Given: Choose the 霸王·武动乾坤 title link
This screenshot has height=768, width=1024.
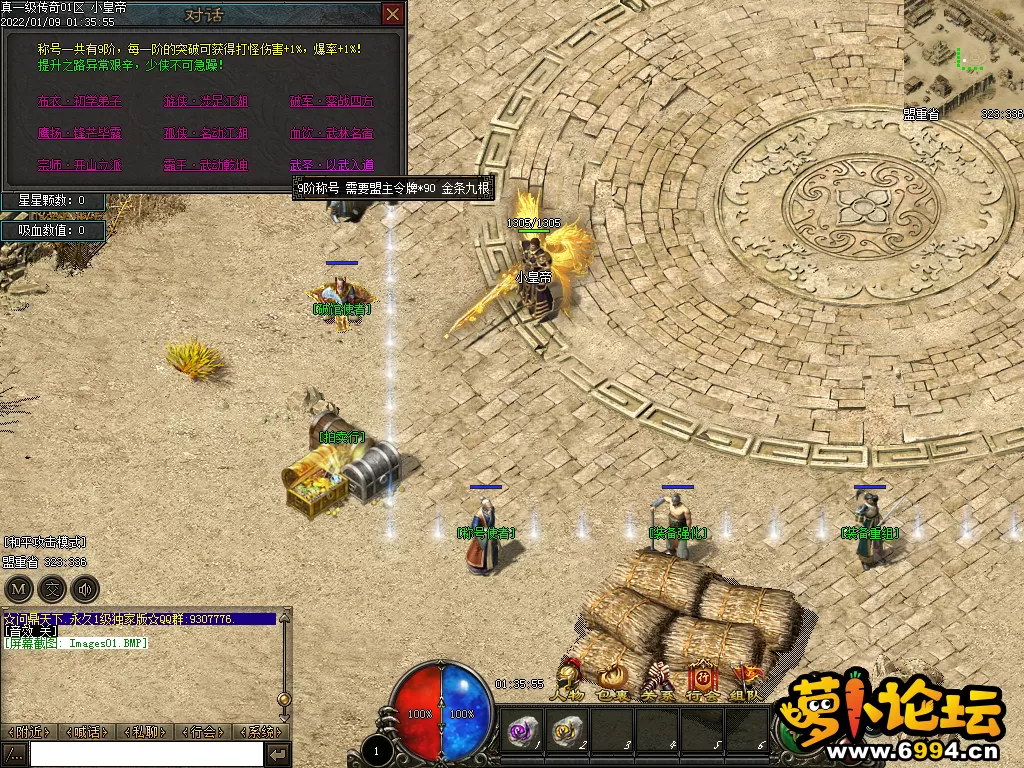Looking at the screenshot, I should point(206,165).
